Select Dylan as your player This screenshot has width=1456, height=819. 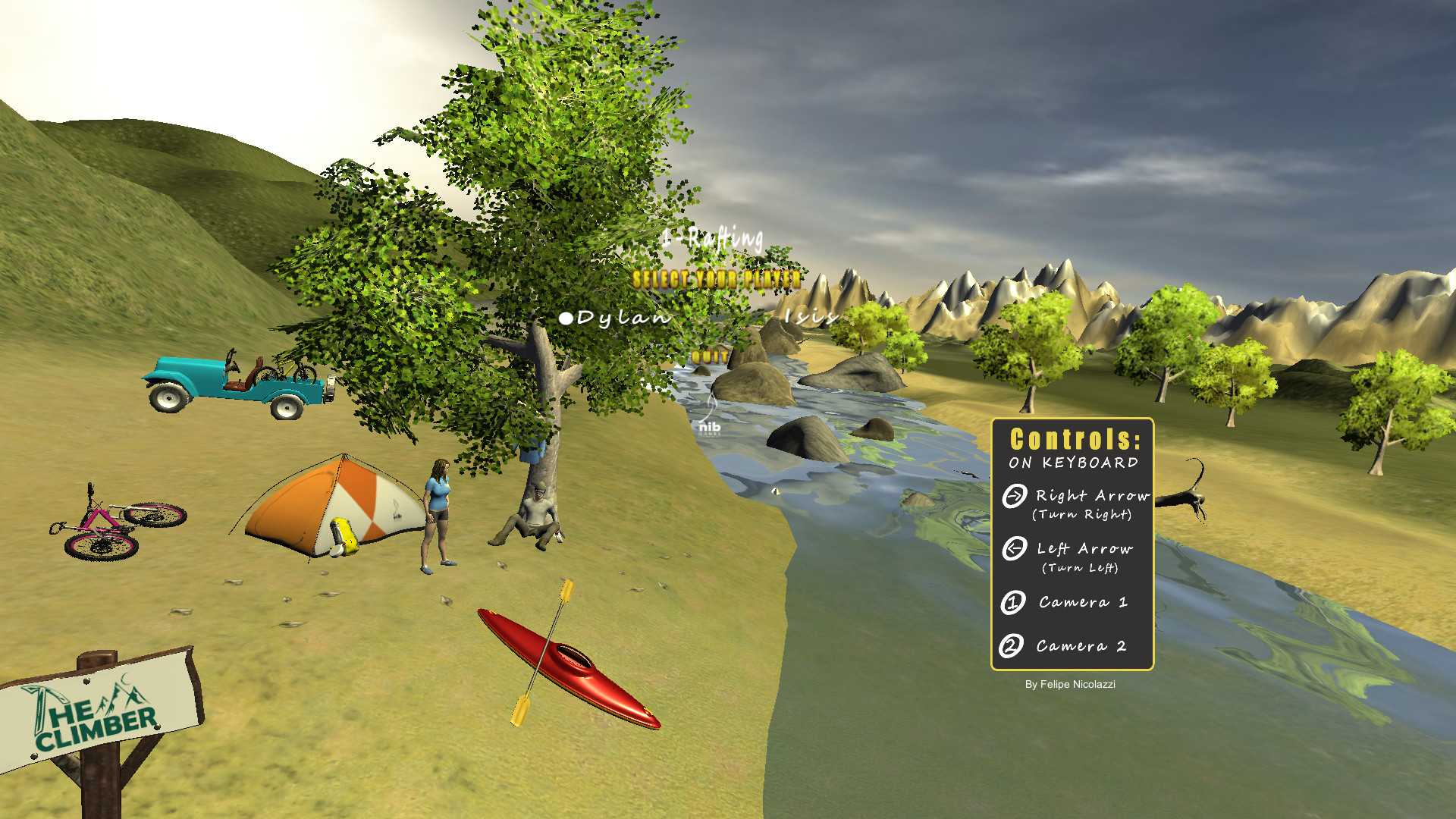click(x=623, y=318)
